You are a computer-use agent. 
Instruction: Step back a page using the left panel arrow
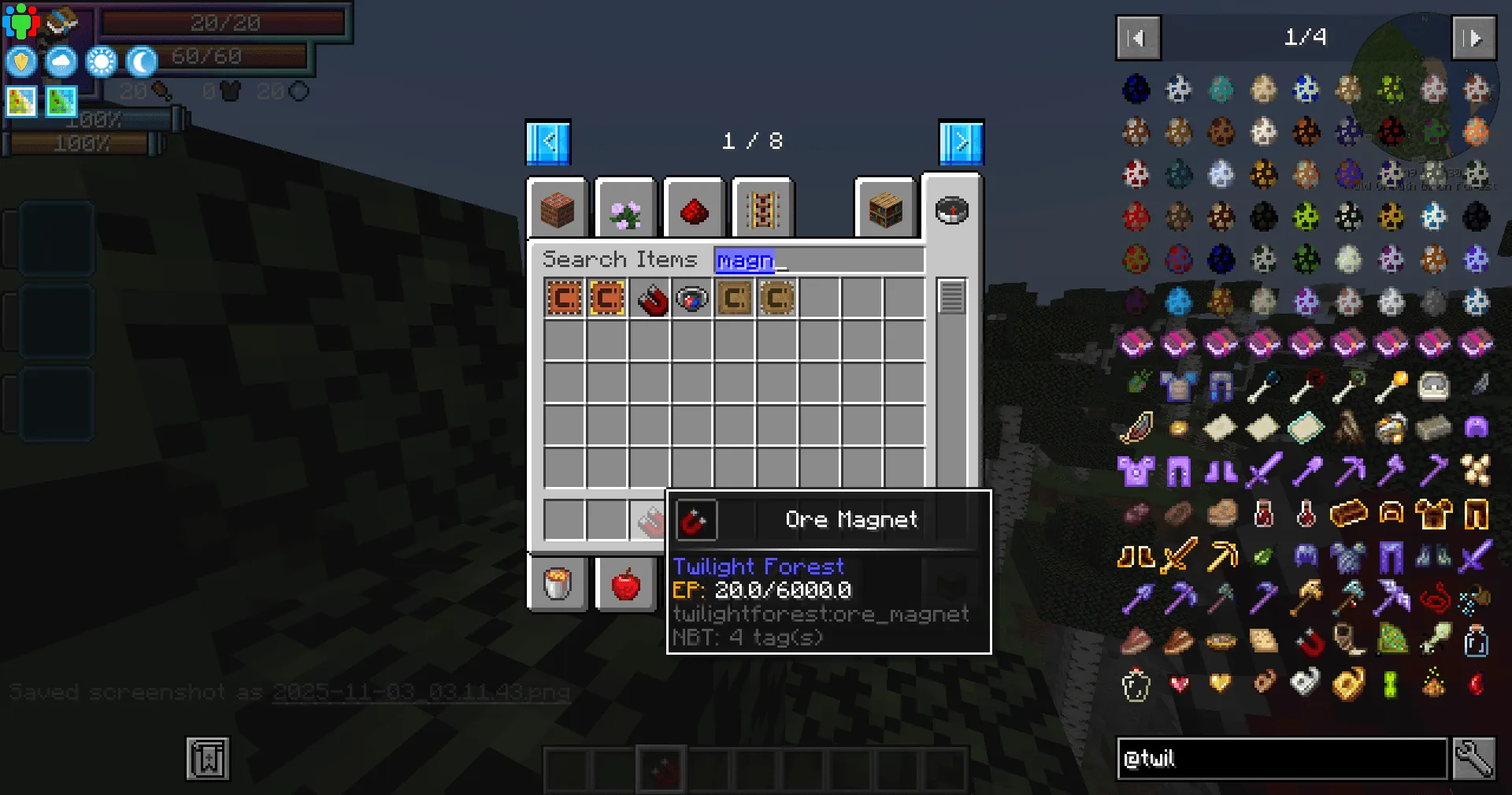pos(1137,38)
